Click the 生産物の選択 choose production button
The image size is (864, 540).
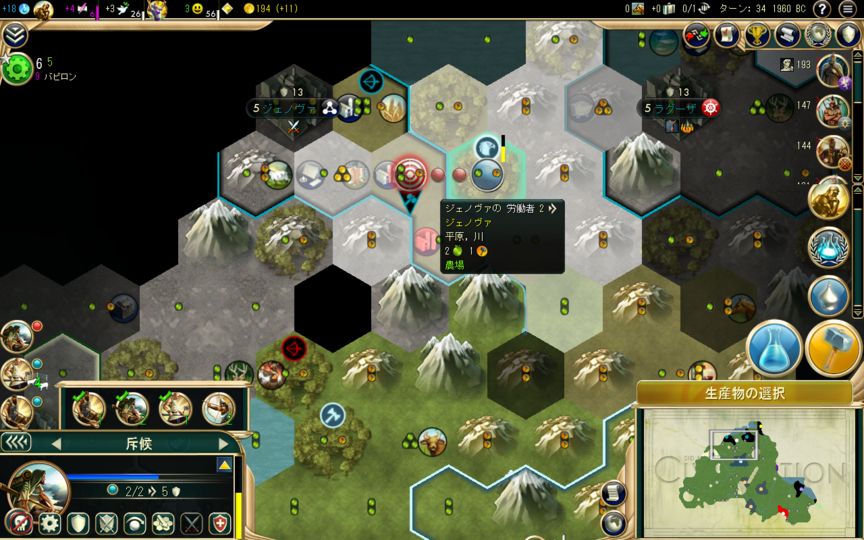(x=744, y=393)
